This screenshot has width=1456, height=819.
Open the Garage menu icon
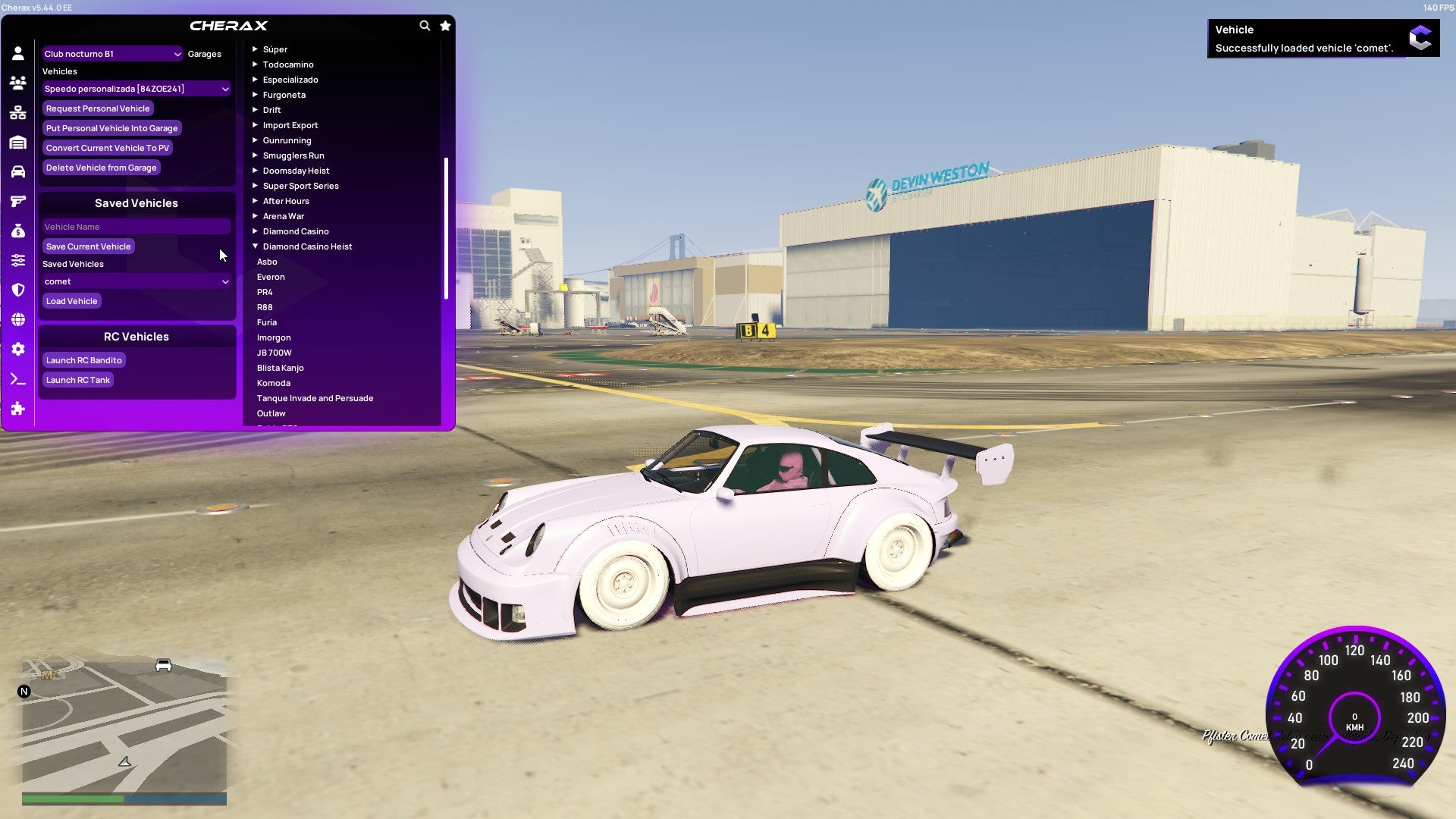(18, 142)
